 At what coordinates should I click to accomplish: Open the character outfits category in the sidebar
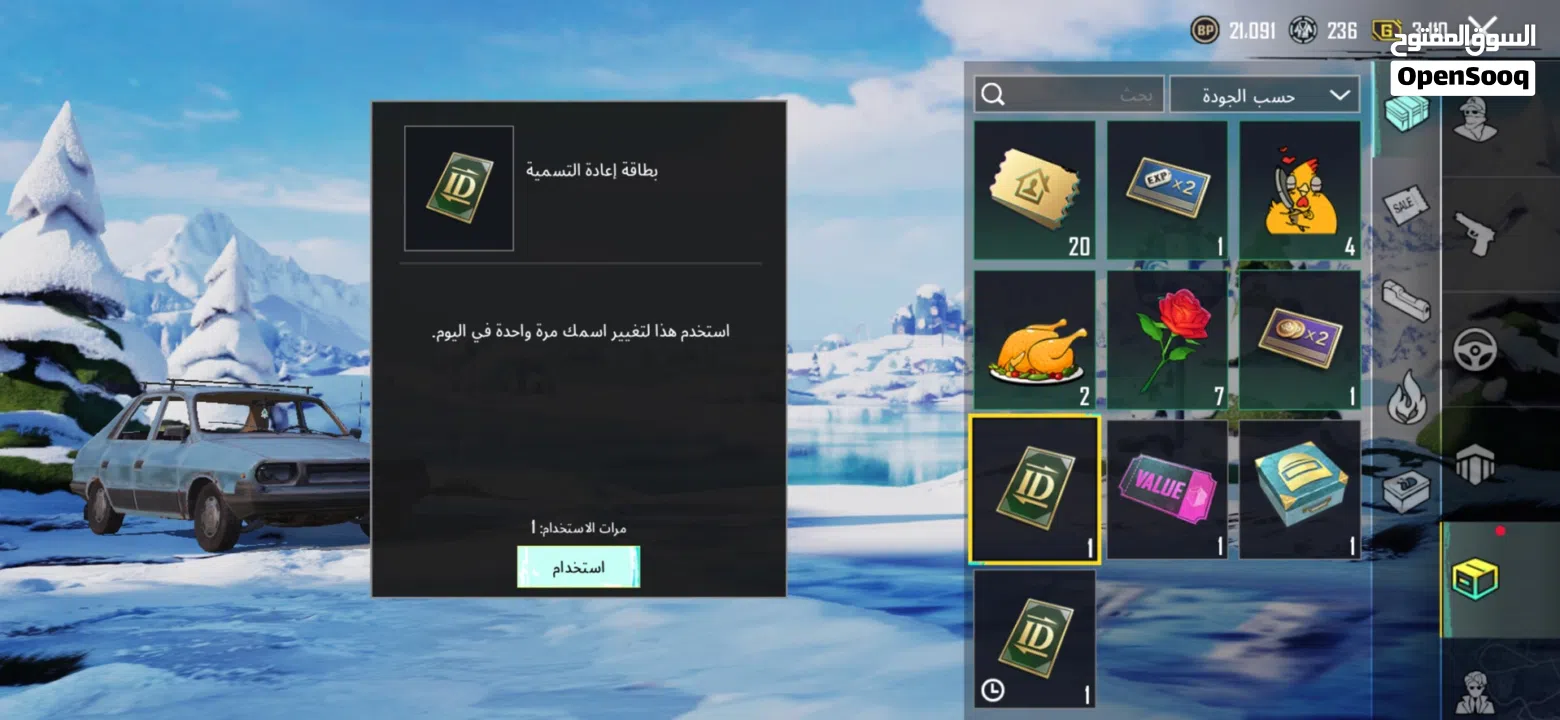coord(1475,120)
